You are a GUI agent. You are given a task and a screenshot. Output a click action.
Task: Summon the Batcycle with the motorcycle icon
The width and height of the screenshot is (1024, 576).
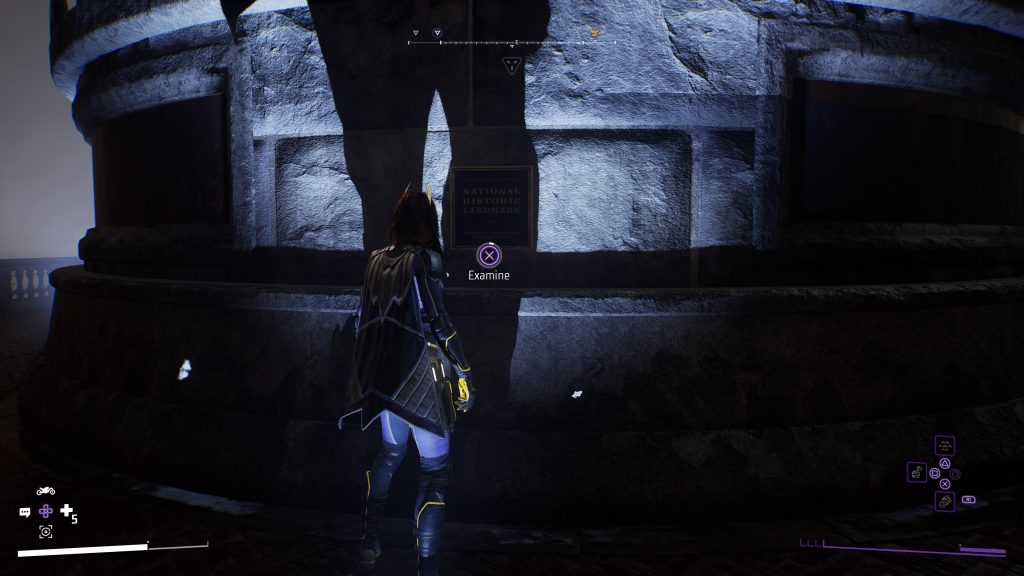45,491
